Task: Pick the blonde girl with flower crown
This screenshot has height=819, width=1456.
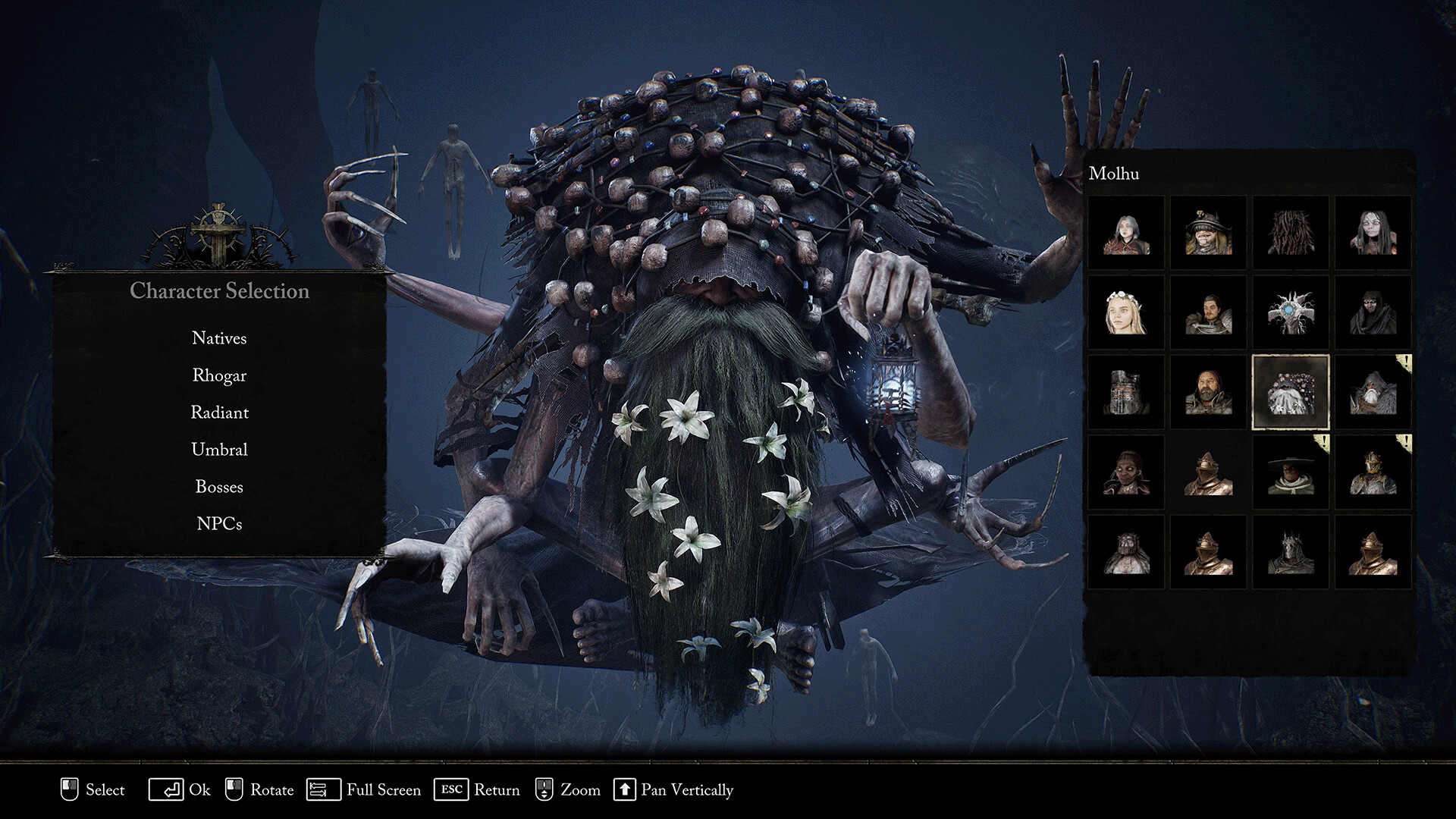Action: [1126, 312]
